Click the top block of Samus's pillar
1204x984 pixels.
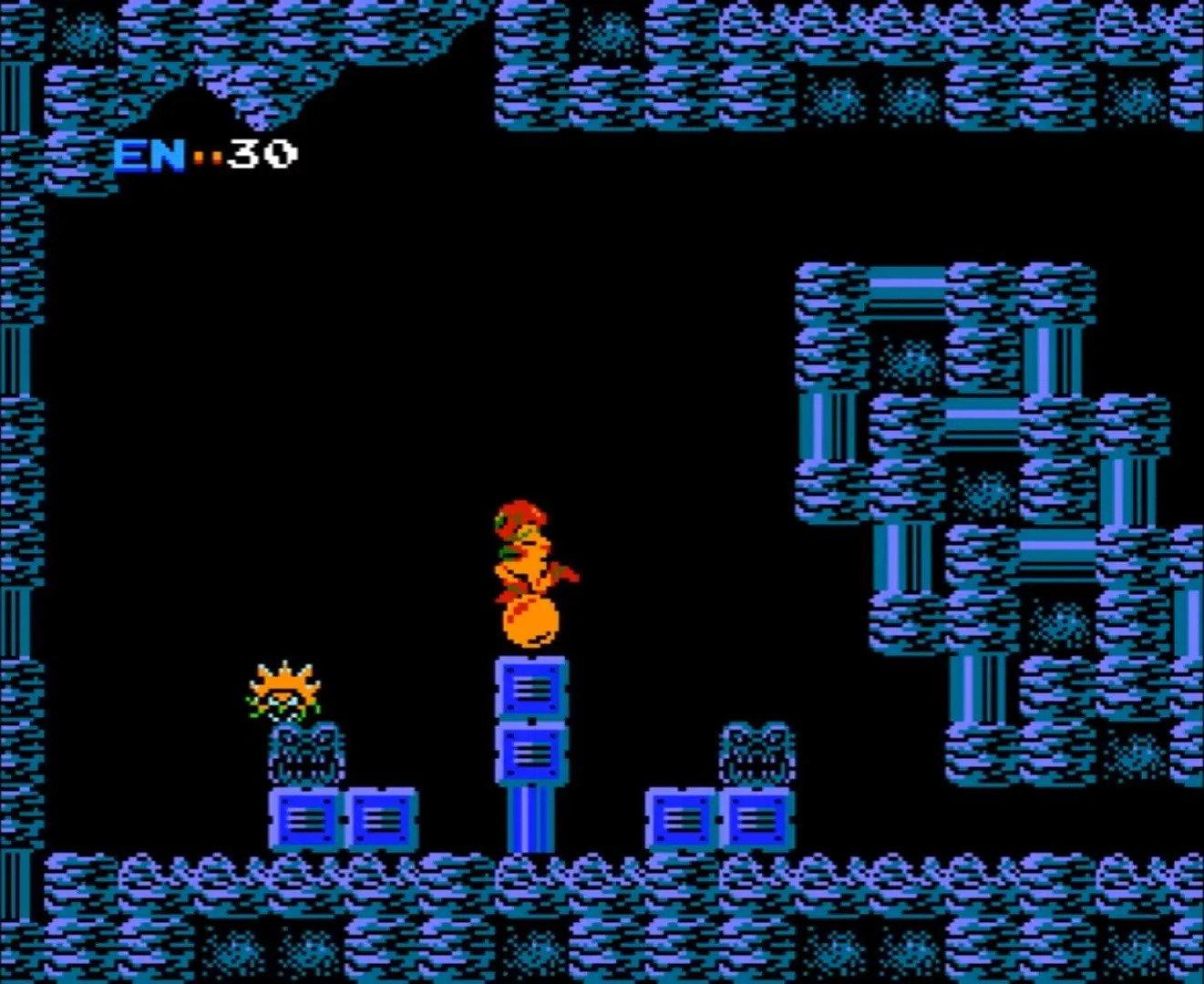pos(533,688)
